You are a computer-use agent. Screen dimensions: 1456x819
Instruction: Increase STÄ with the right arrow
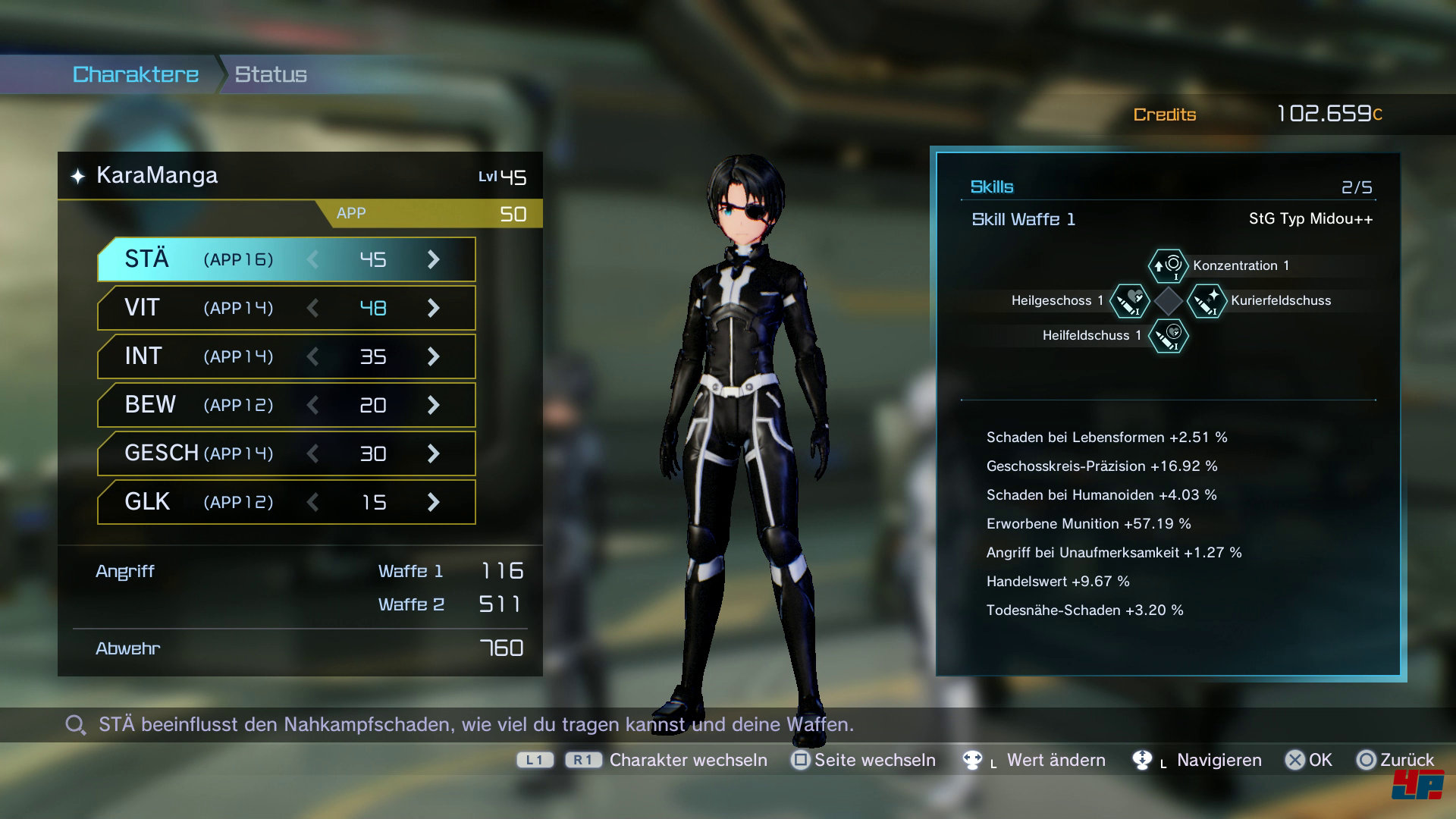[x=433, y=259]
